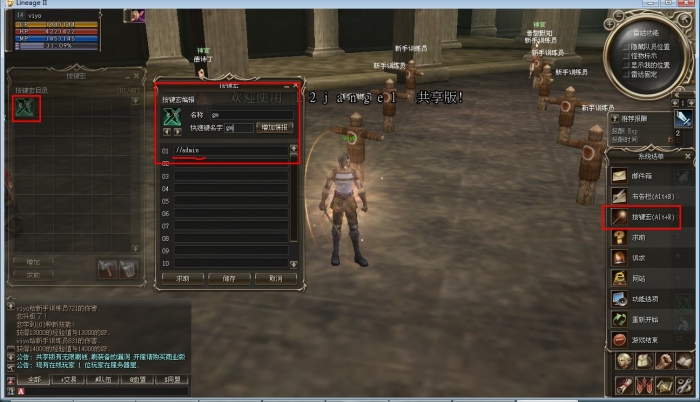Select macro line 01 containing //admin
700x402 pixels.
click(230, 150)
